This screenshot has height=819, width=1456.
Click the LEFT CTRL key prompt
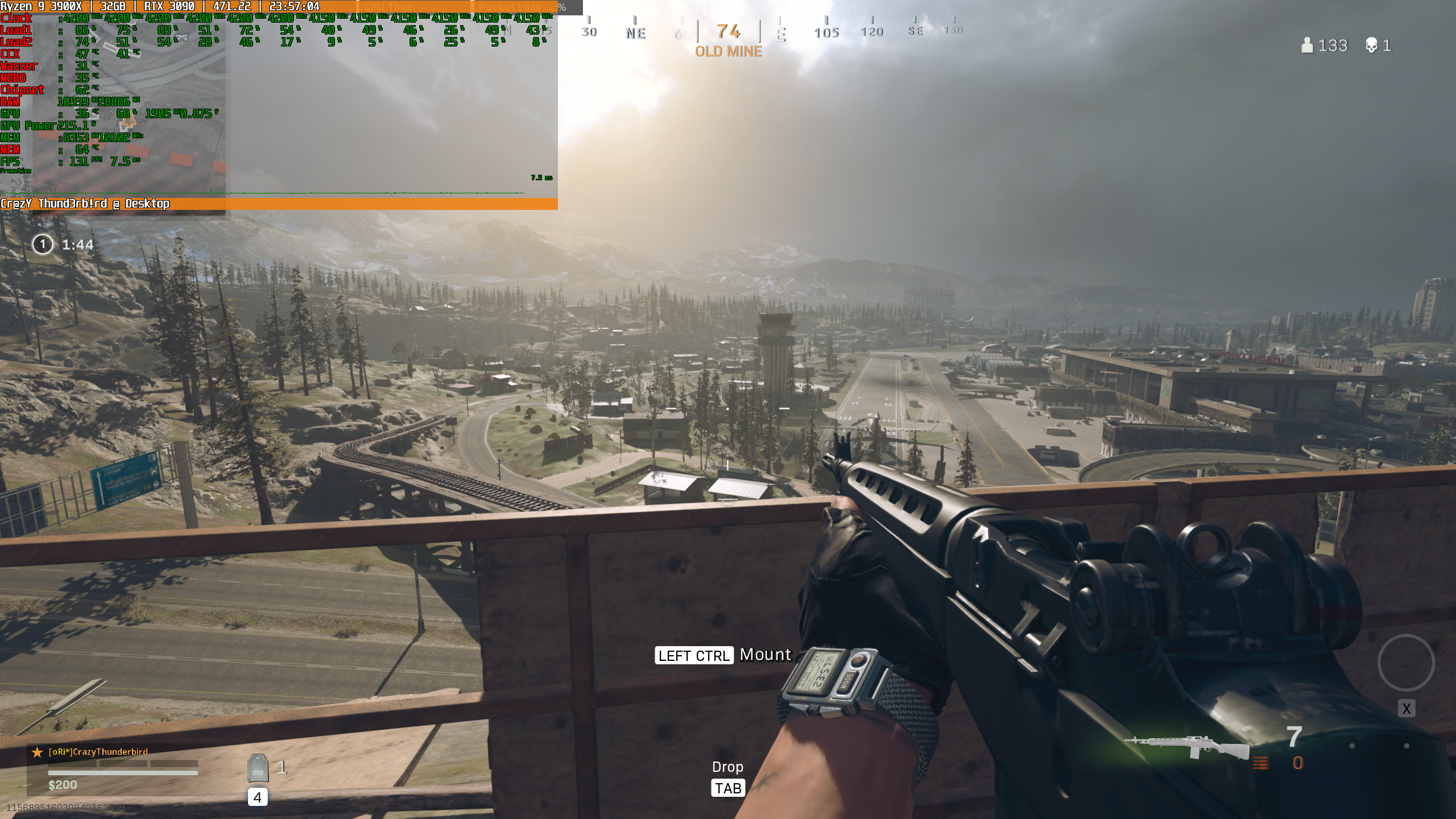tap(695, 655)
